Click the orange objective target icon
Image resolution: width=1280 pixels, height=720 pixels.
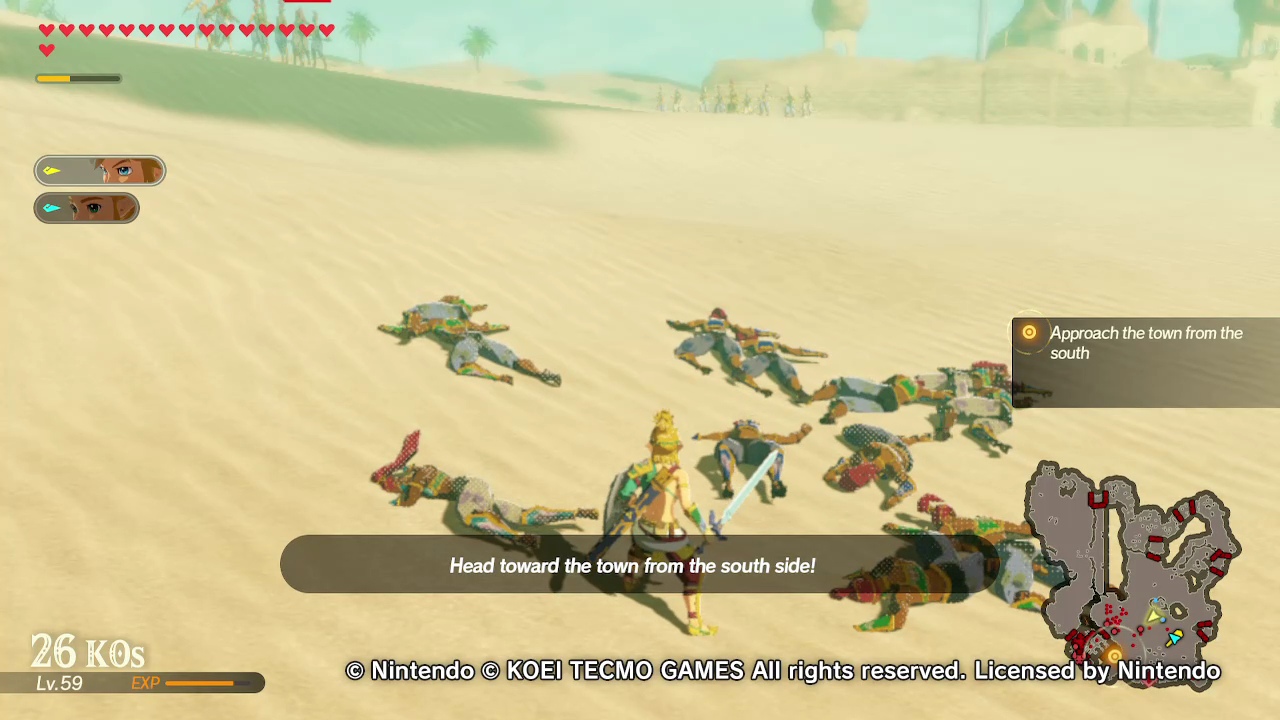pyautogui.click(x=1029, y=332)
